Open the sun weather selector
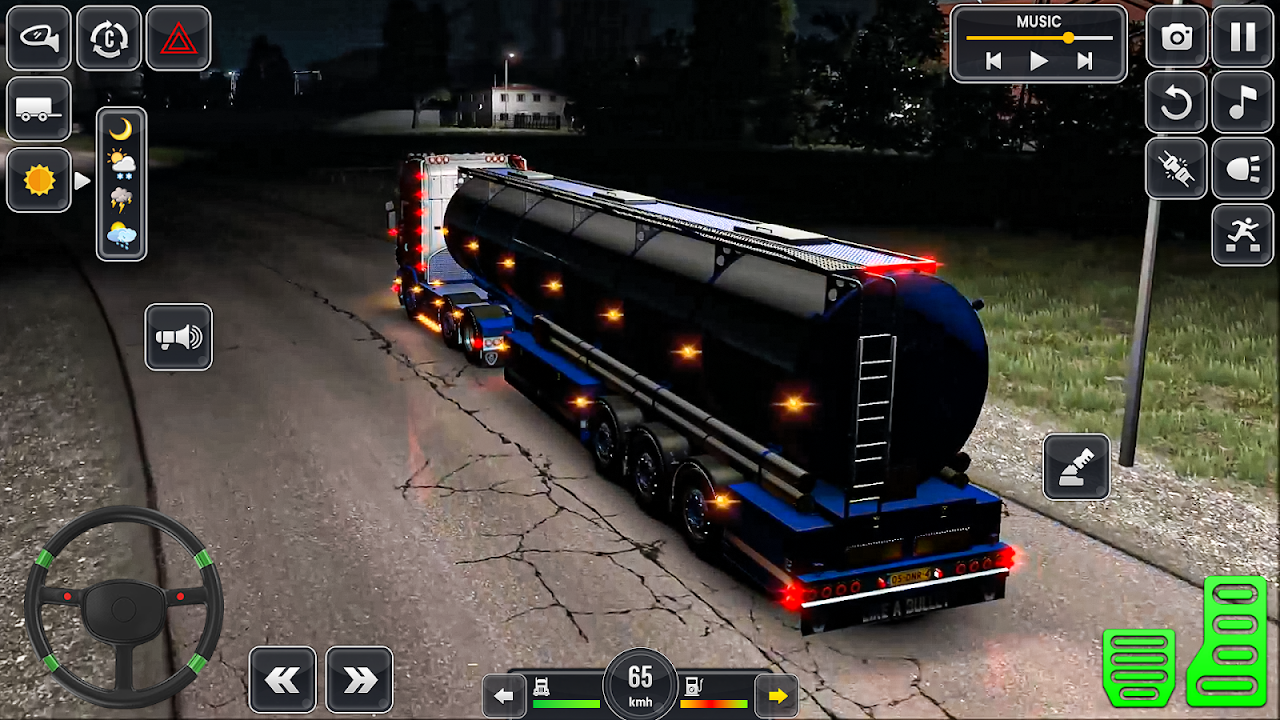The height and width of the screenshot is (720, 1280). [x=39, y=180]
